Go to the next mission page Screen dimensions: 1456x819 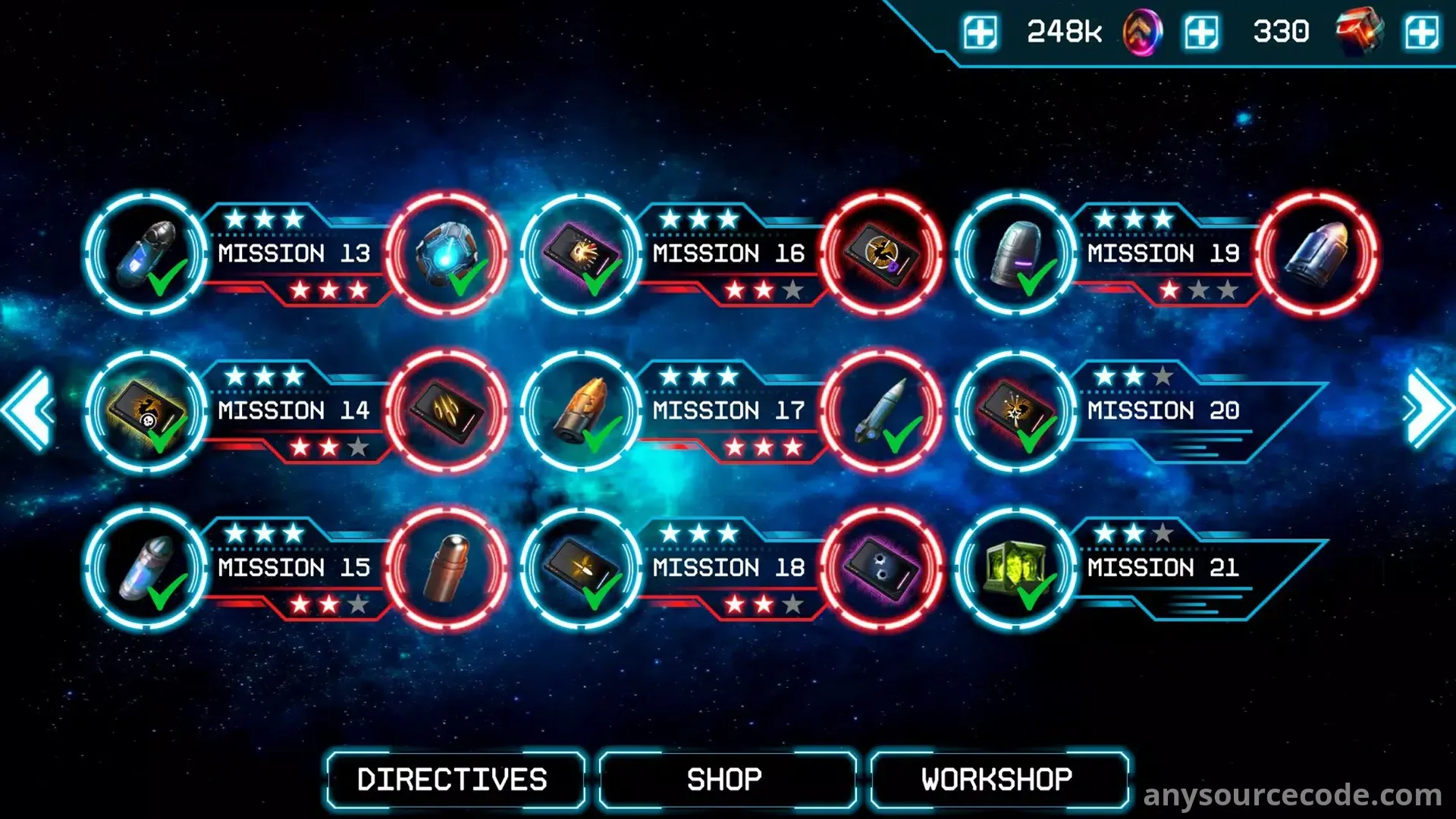point(1427,410)
